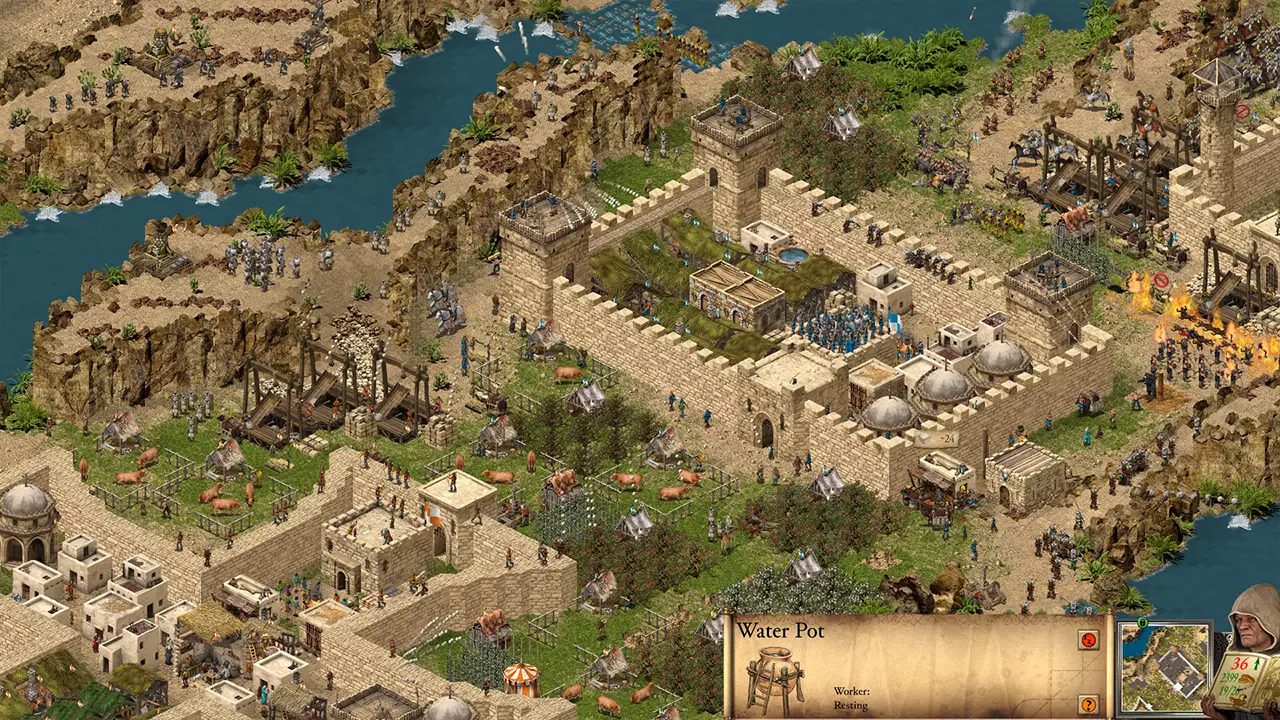Toggle the Worker: Resting status entry
Image resolution: width=1280 pixels, height=720 pixels.
pyautogui.click(x=851, y=698)
